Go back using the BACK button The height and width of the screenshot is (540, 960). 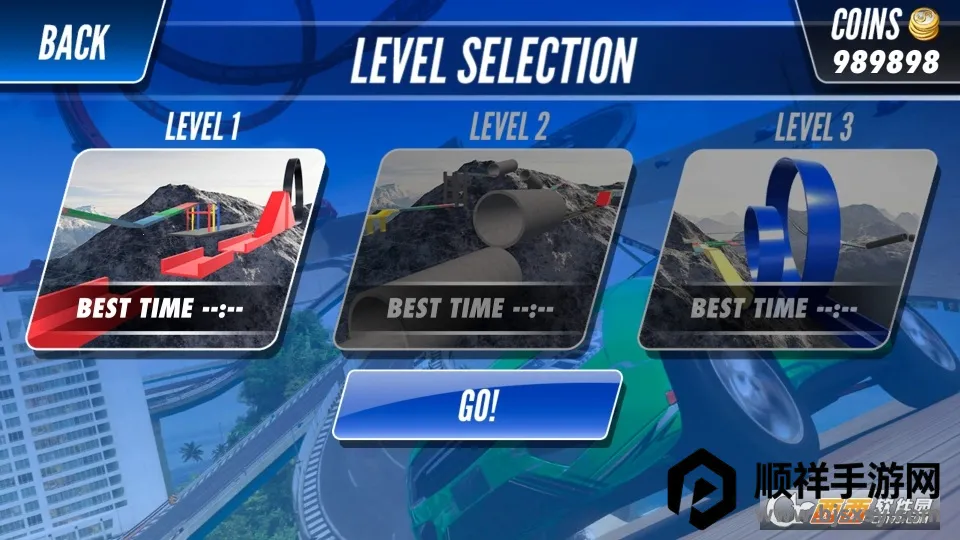pos(73,42)
